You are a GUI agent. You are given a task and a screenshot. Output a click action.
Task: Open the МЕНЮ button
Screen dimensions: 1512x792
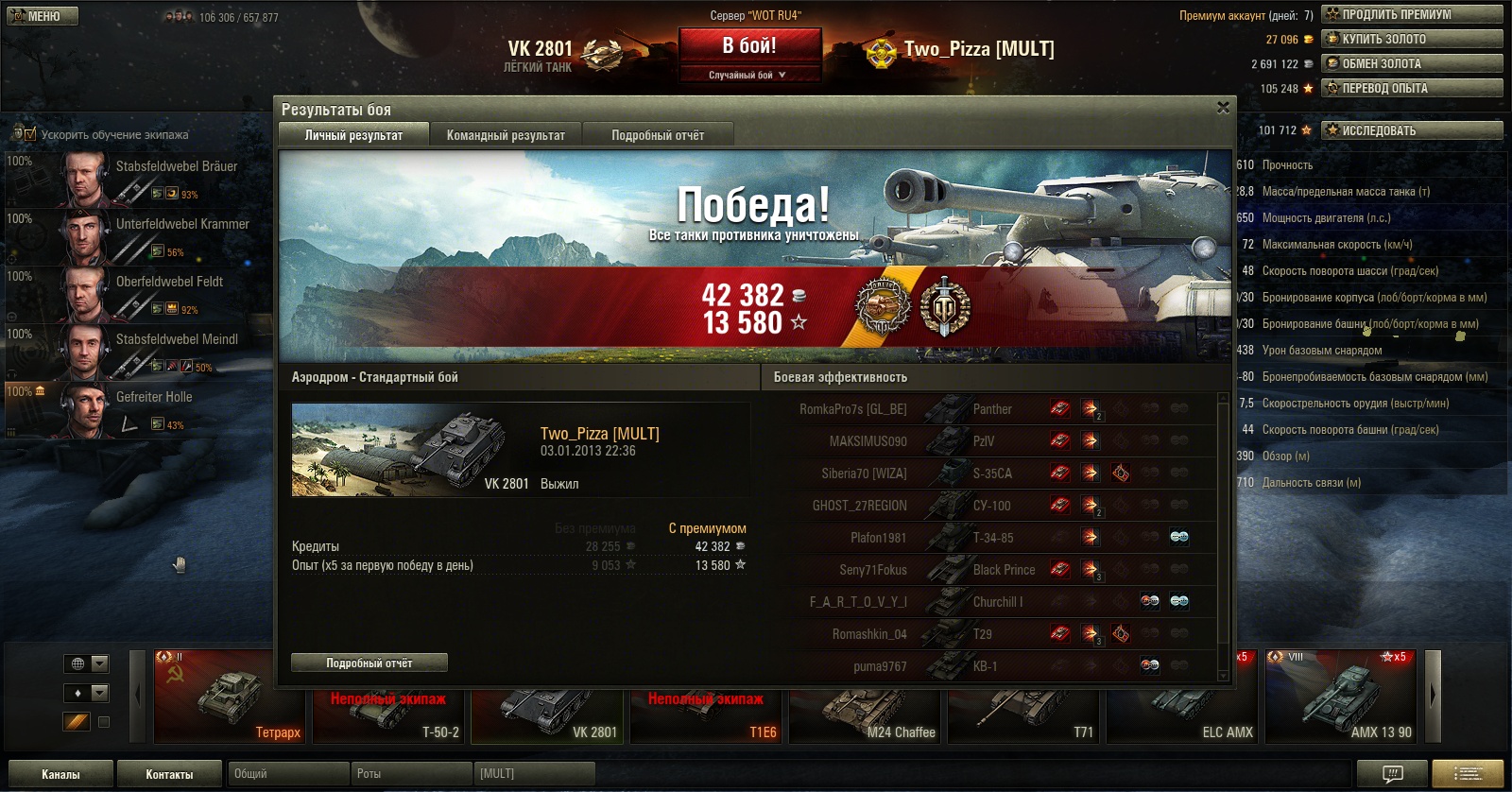[43, 16]
